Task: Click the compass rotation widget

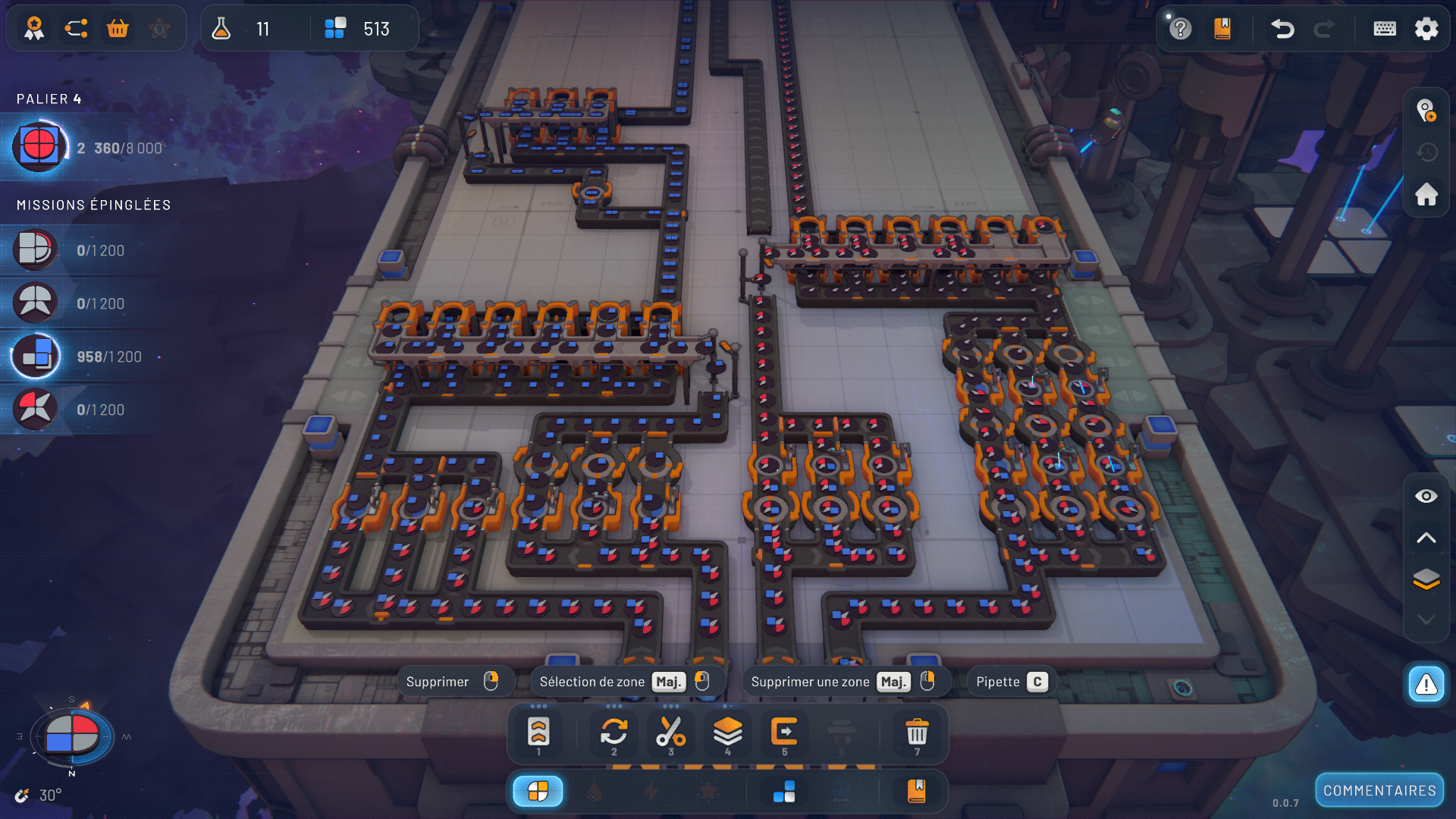Action: [72, 736]
